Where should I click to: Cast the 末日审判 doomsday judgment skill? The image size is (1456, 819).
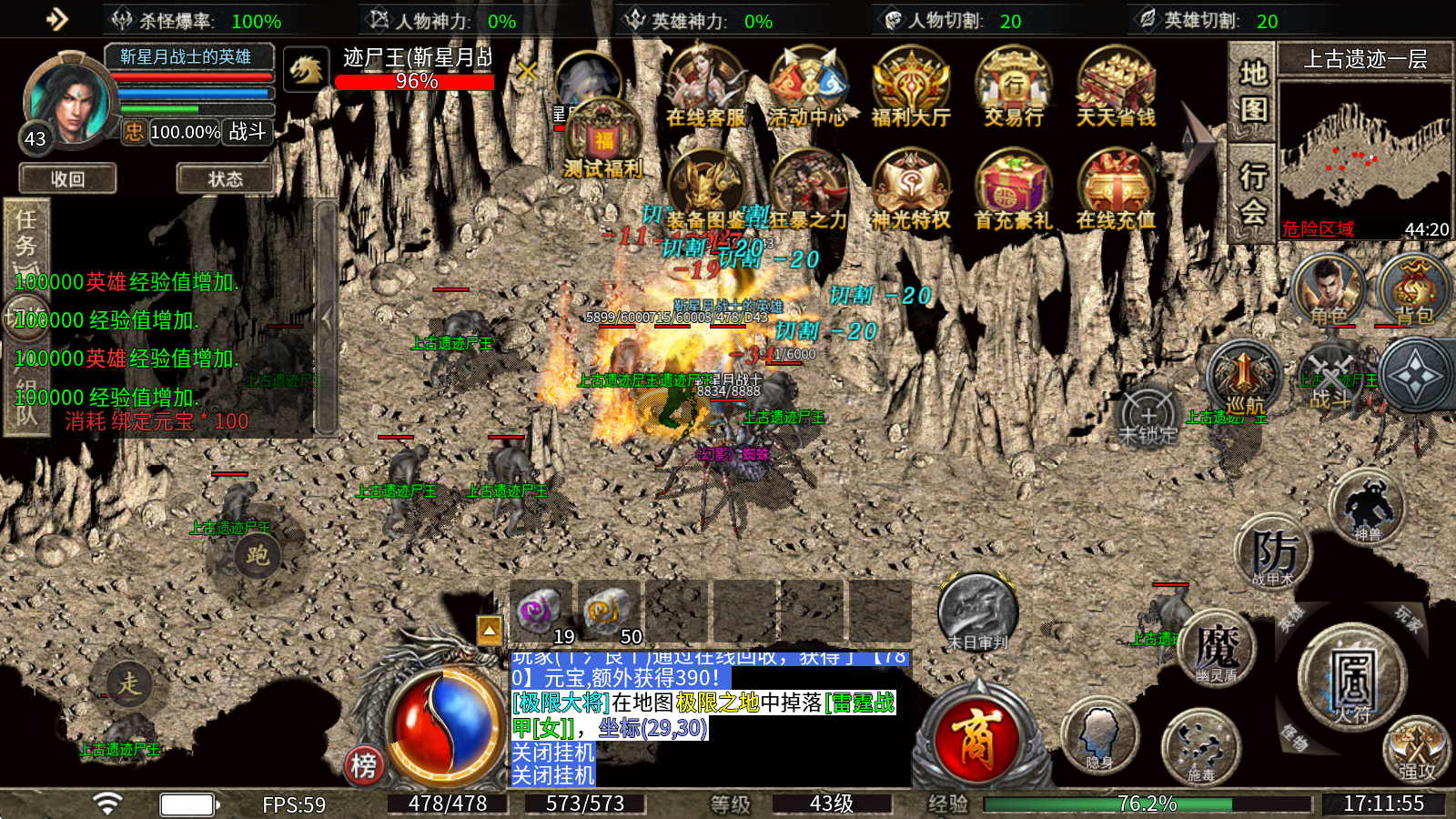pyautogui.click(x=977, y=612)
